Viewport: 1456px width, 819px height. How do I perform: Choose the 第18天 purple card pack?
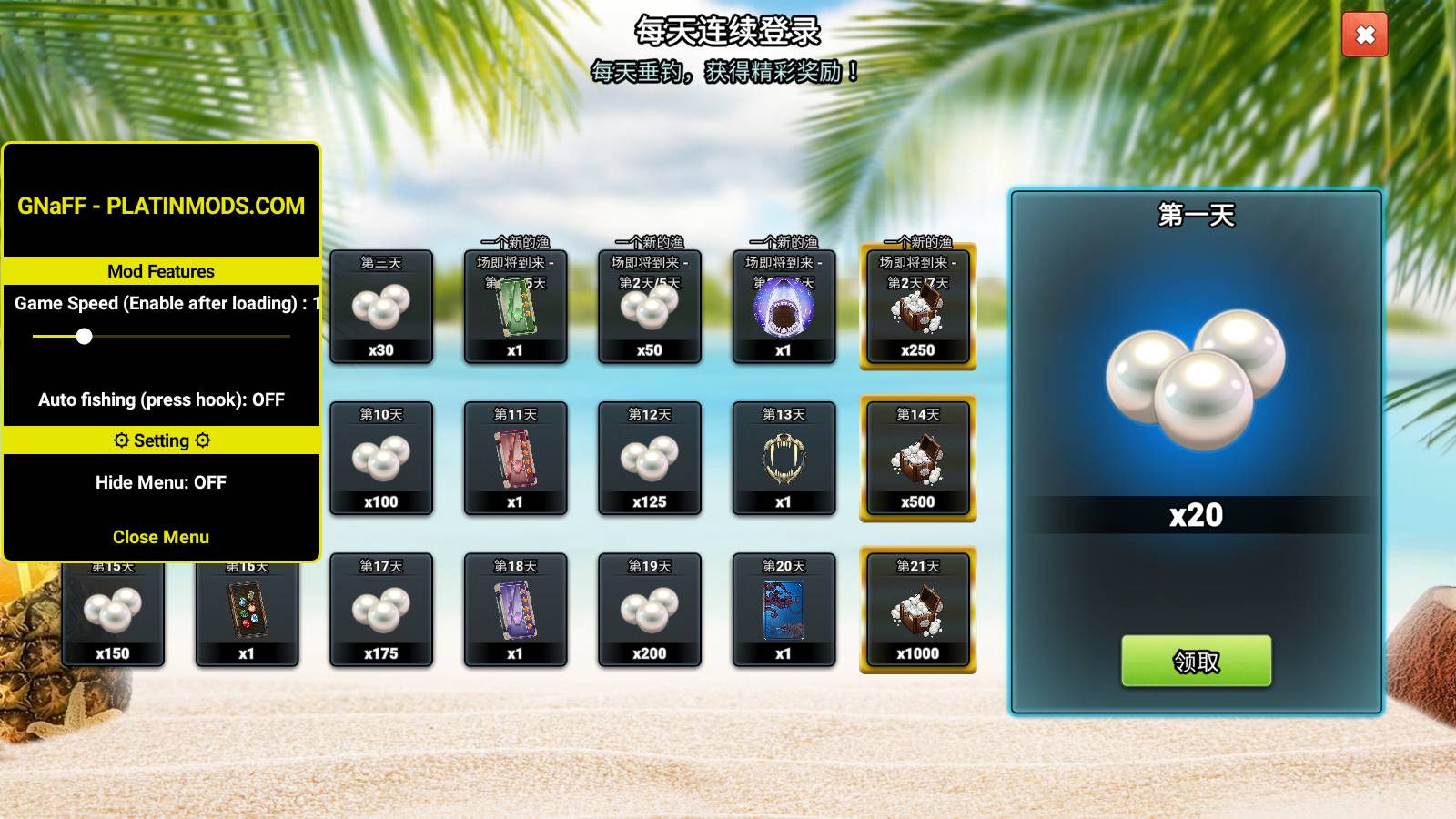515,611
